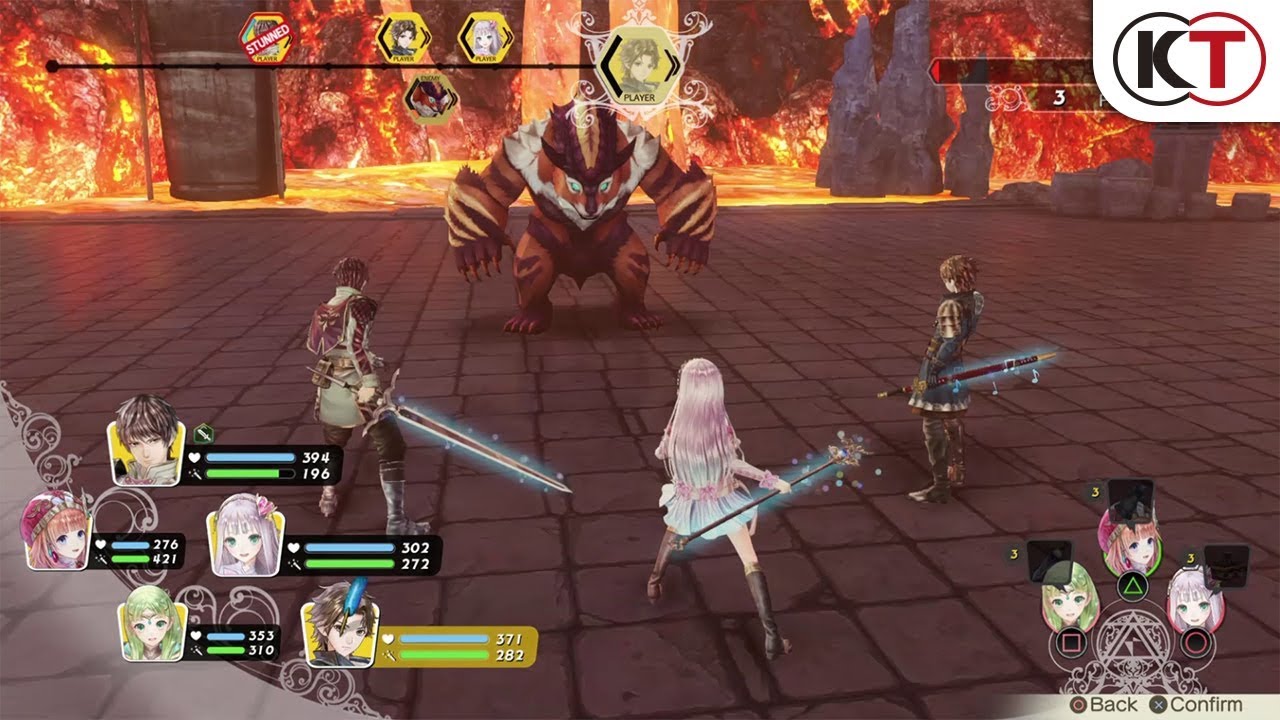Choose the pink-haired girl's party status portrait

coord(58,532)
